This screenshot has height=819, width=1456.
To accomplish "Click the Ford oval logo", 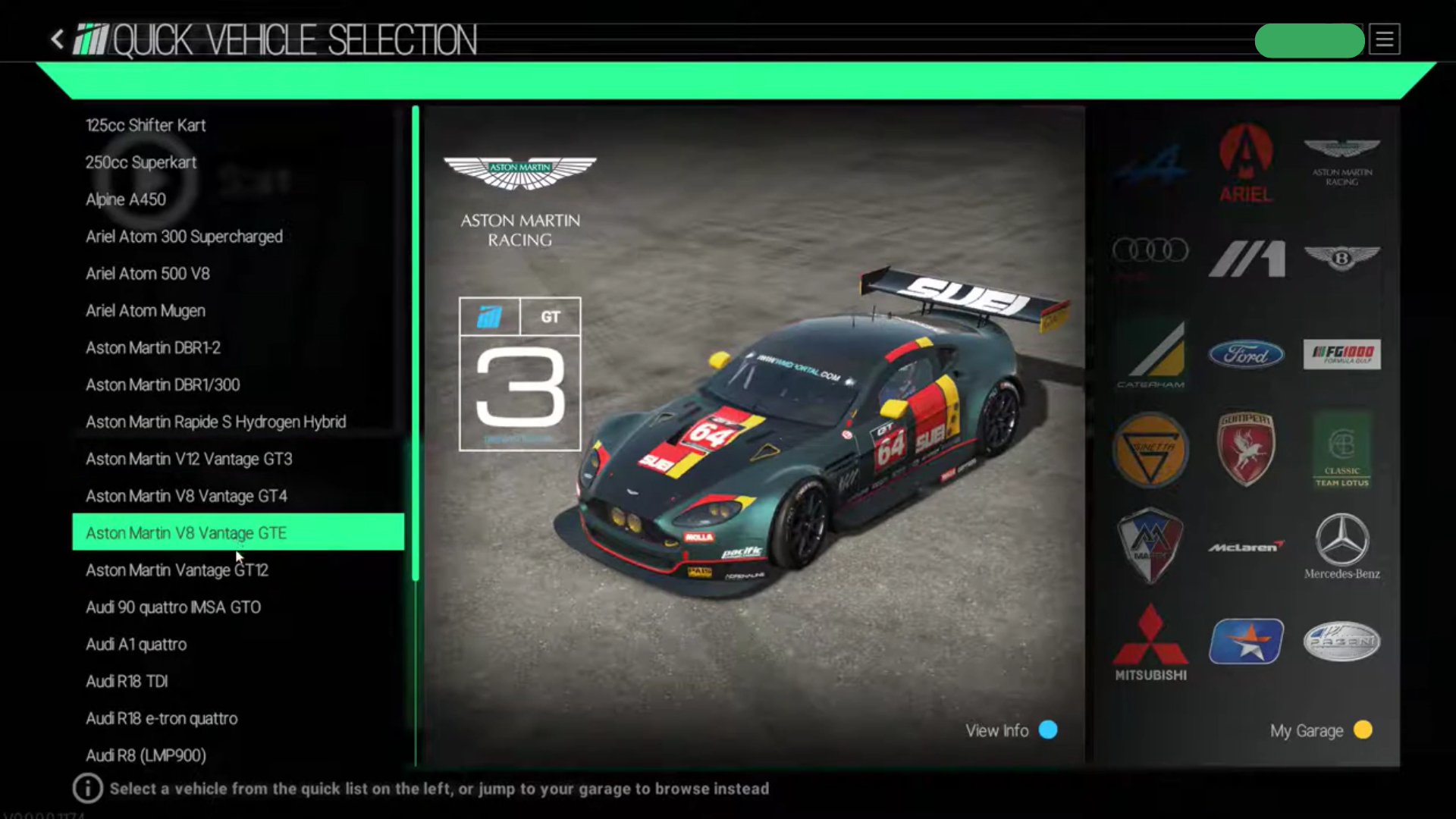I will [1246, 354].
